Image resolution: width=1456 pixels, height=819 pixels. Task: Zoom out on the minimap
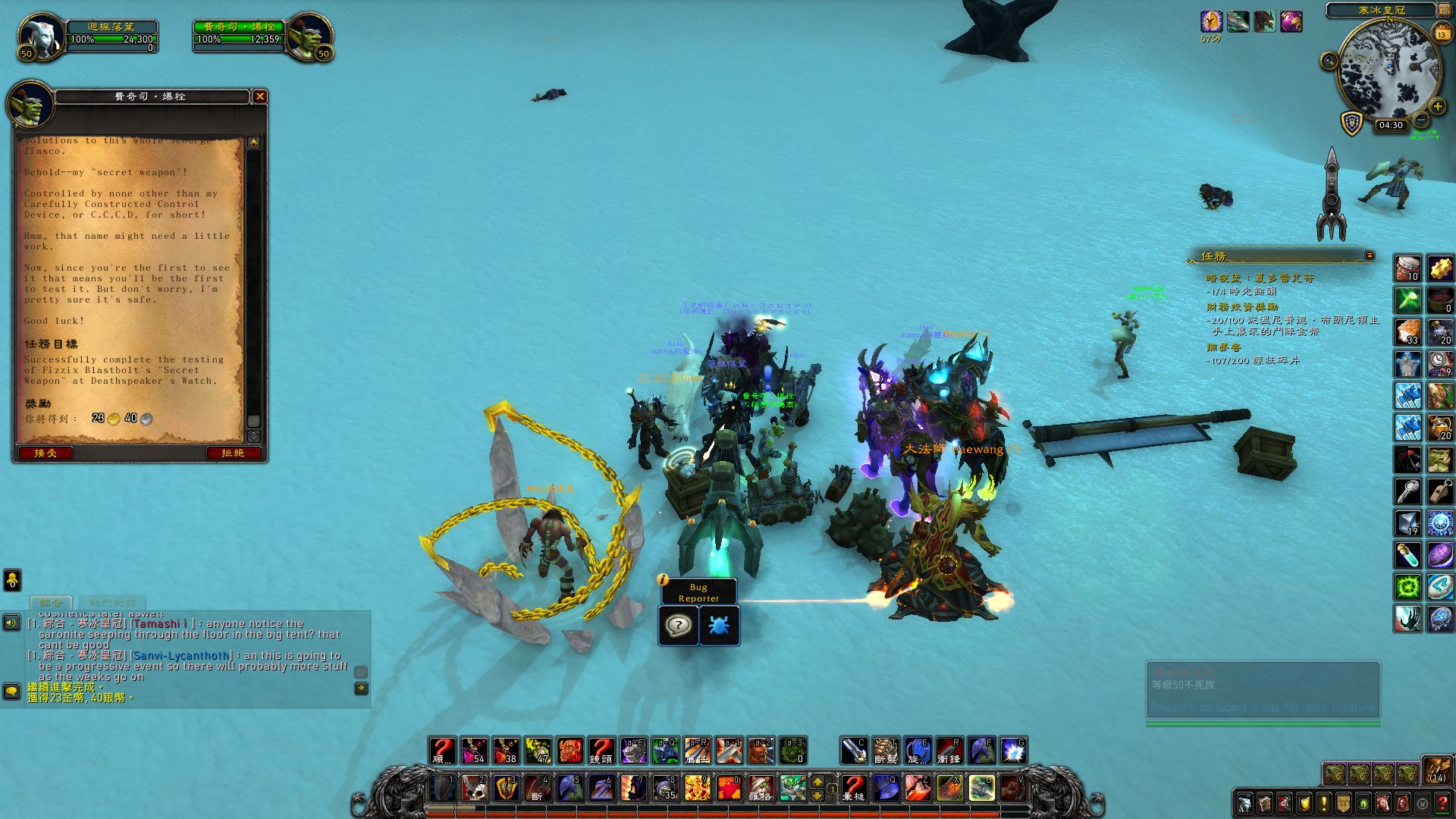pyautogui.click(x=1421, y=120)
